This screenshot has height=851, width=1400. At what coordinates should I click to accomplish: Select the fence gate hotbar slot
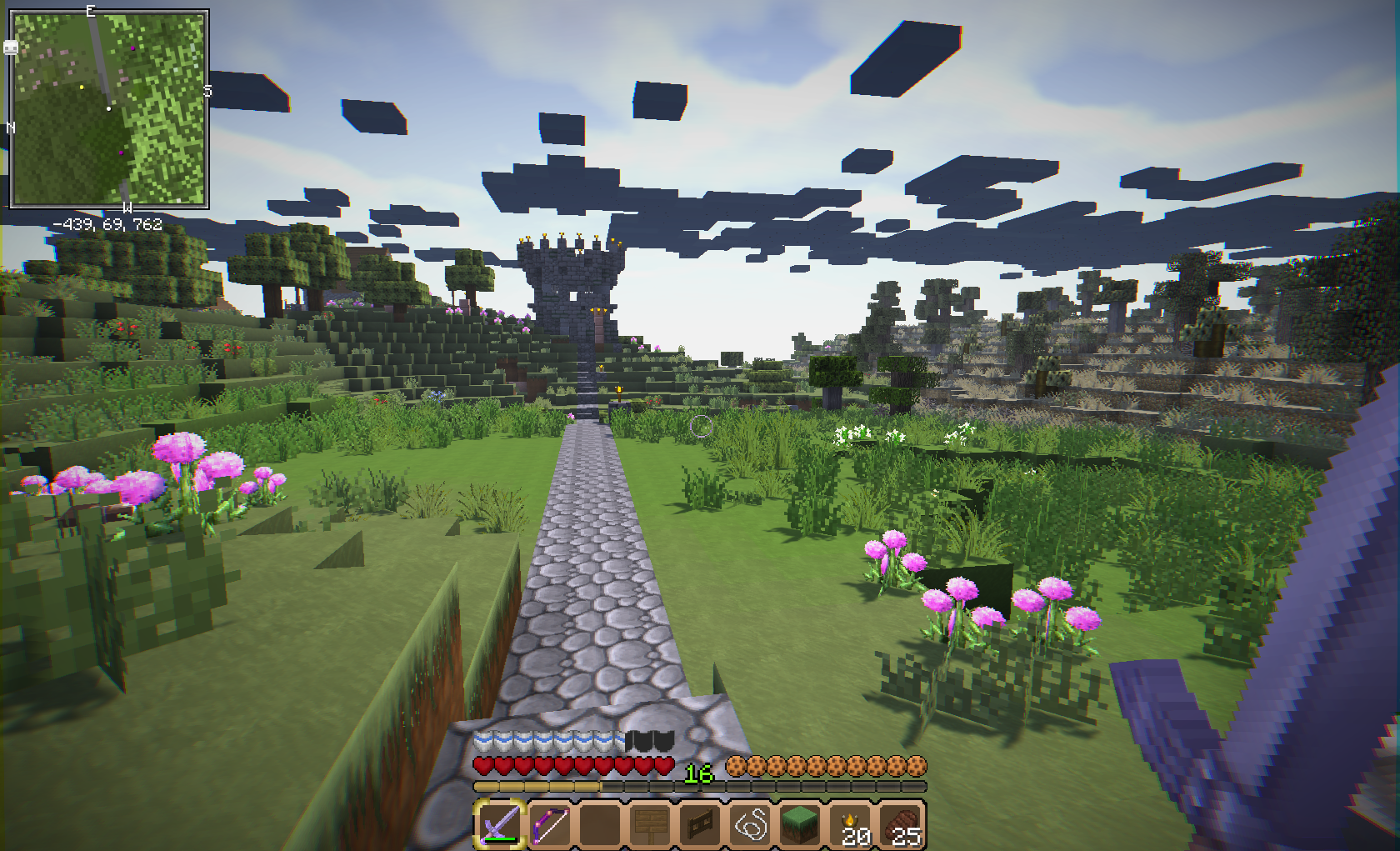[x=700, y=824]
